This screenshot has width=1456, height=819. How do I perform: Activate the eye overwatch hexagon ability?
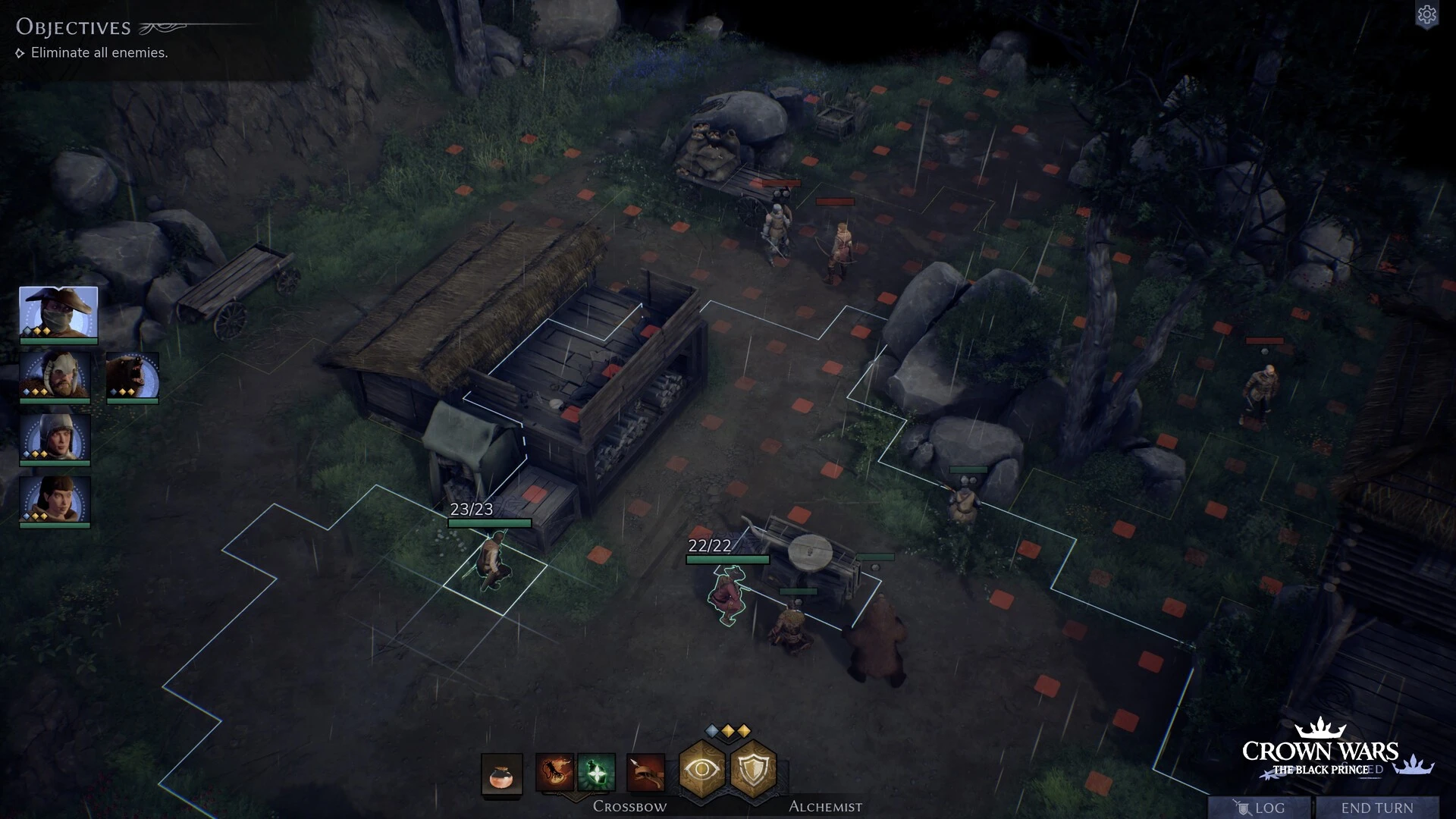click(x=702, y=769)
